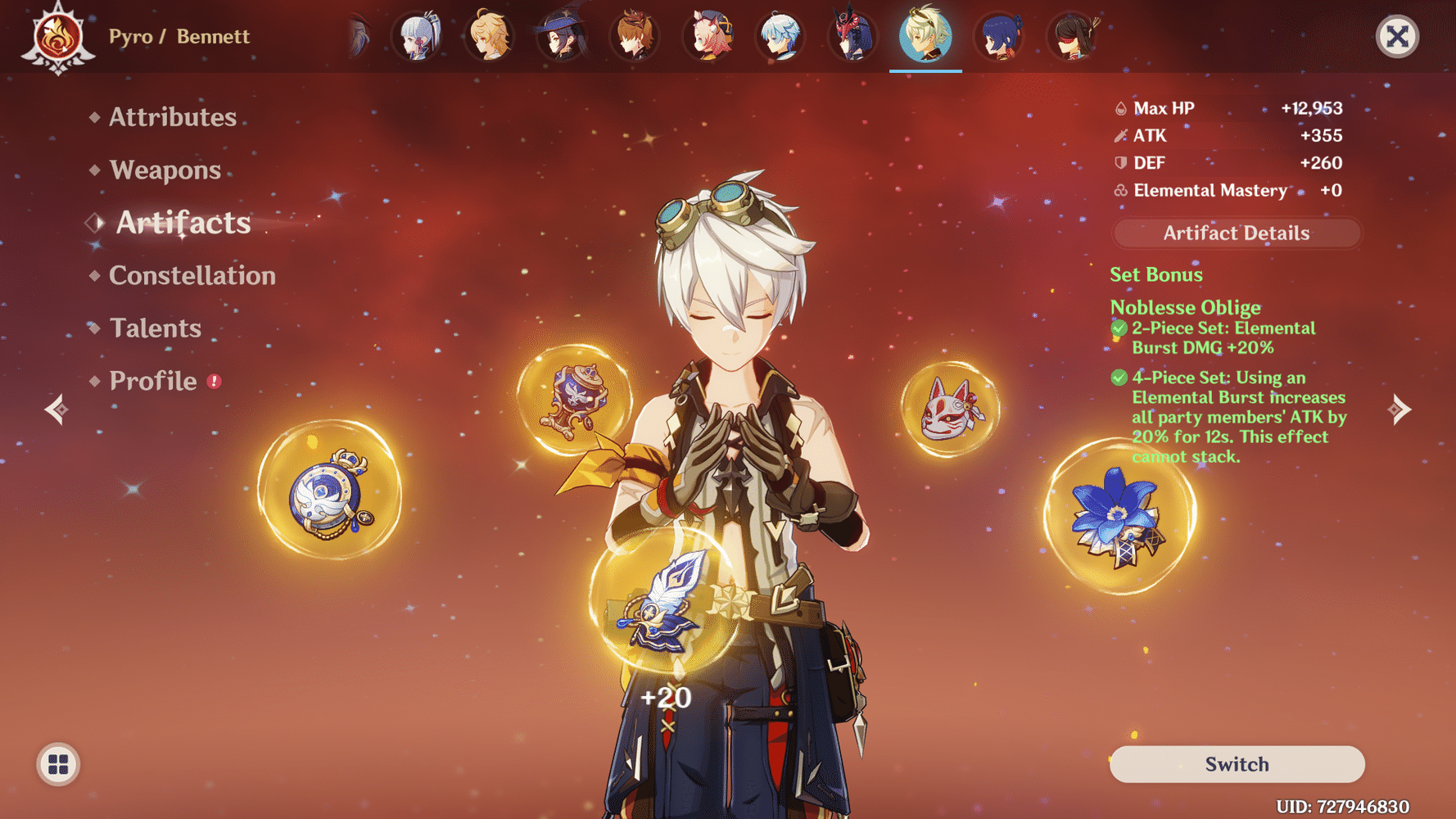Select the blue flower artifact
1456x819 pixels.
(1119, 517)
